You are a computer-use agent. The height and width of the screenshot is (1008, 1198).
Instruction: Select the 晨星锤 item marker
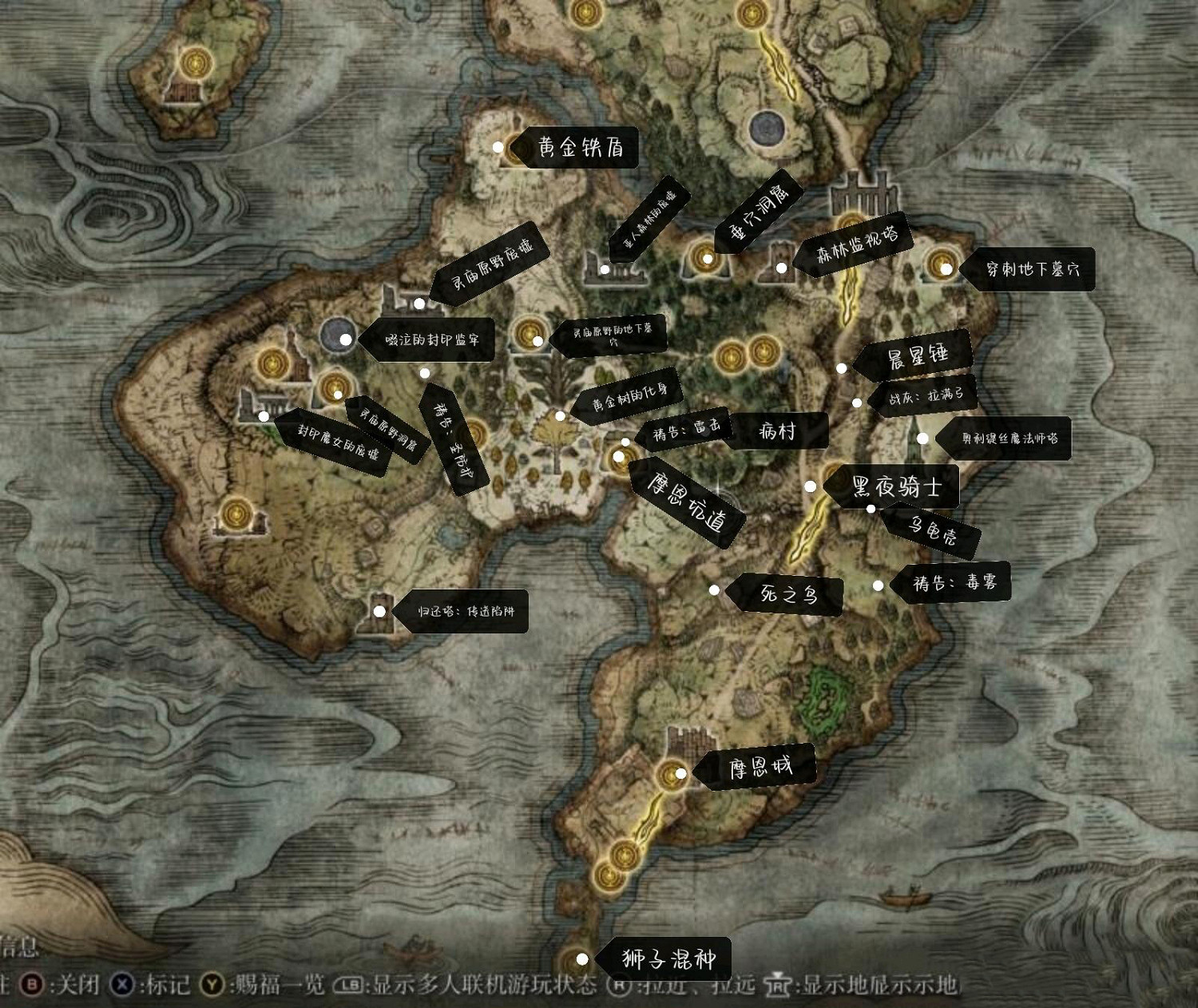click(x=840, y=369)
